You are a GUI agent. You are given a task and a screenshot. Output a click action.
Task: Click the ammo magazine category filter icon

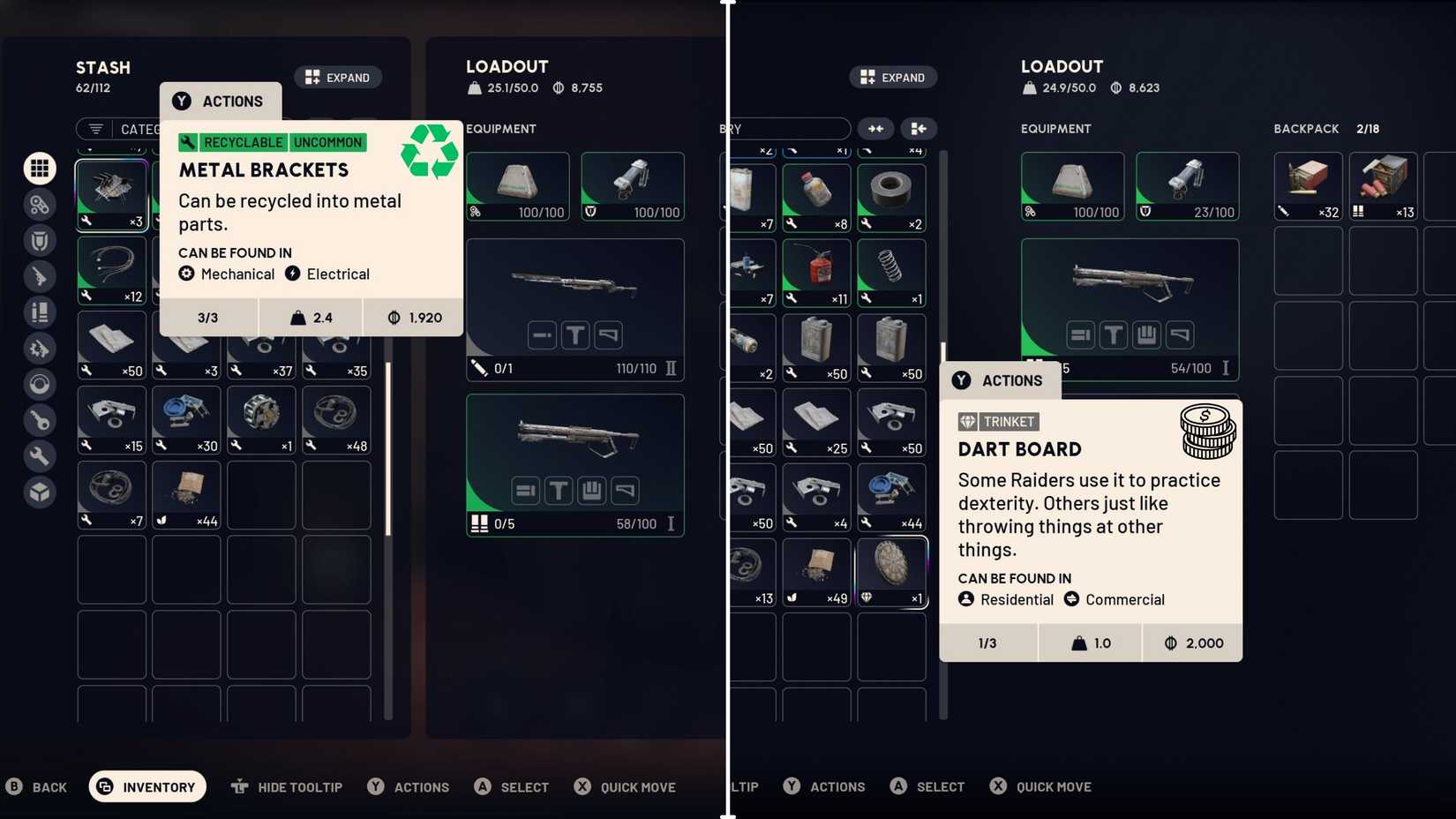coord(40,312)
